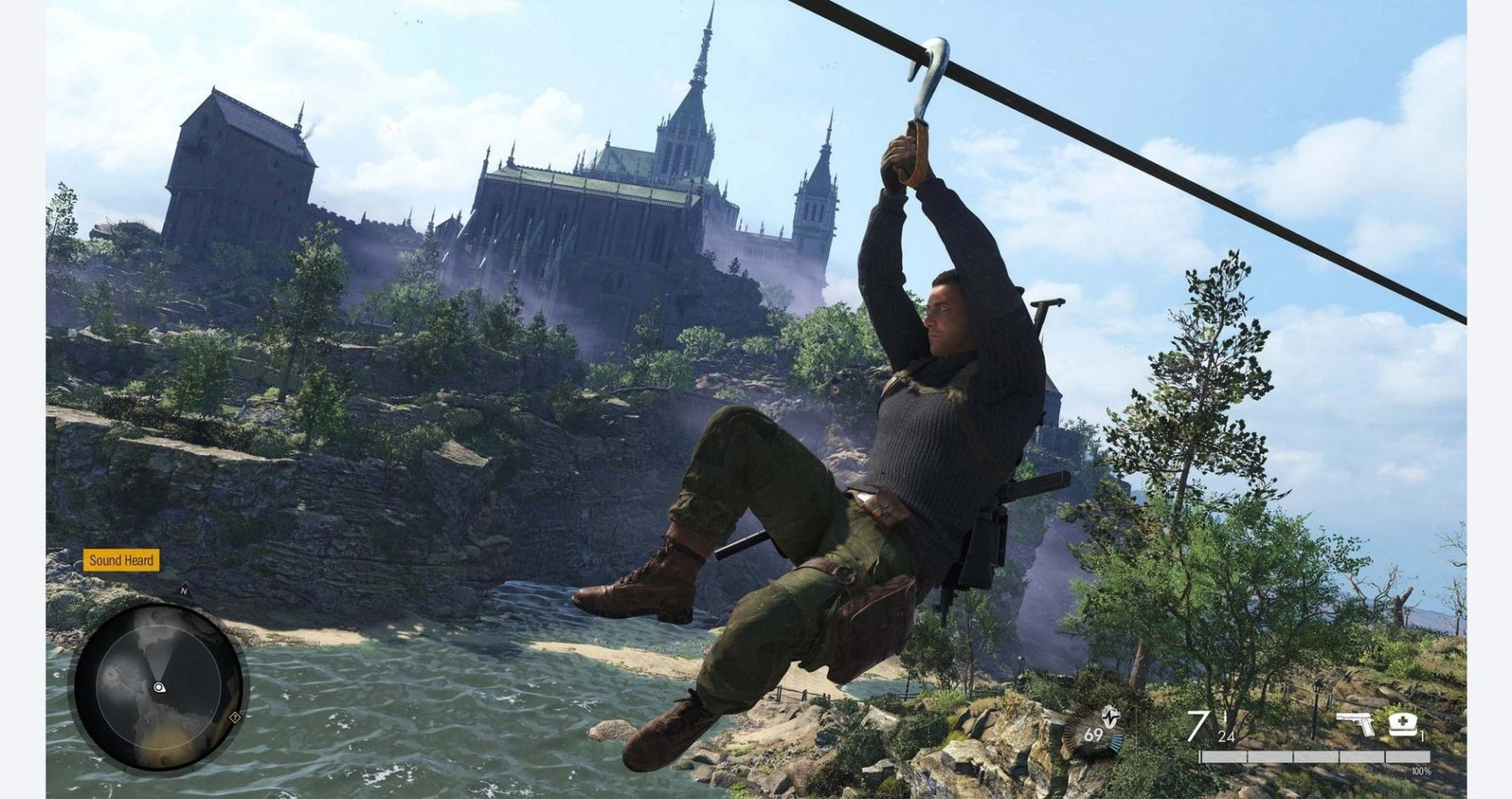Viewport: 1512px width, 799px height.
Task: Click the reserve ammo count 24
Action: tap(1226, 737)
